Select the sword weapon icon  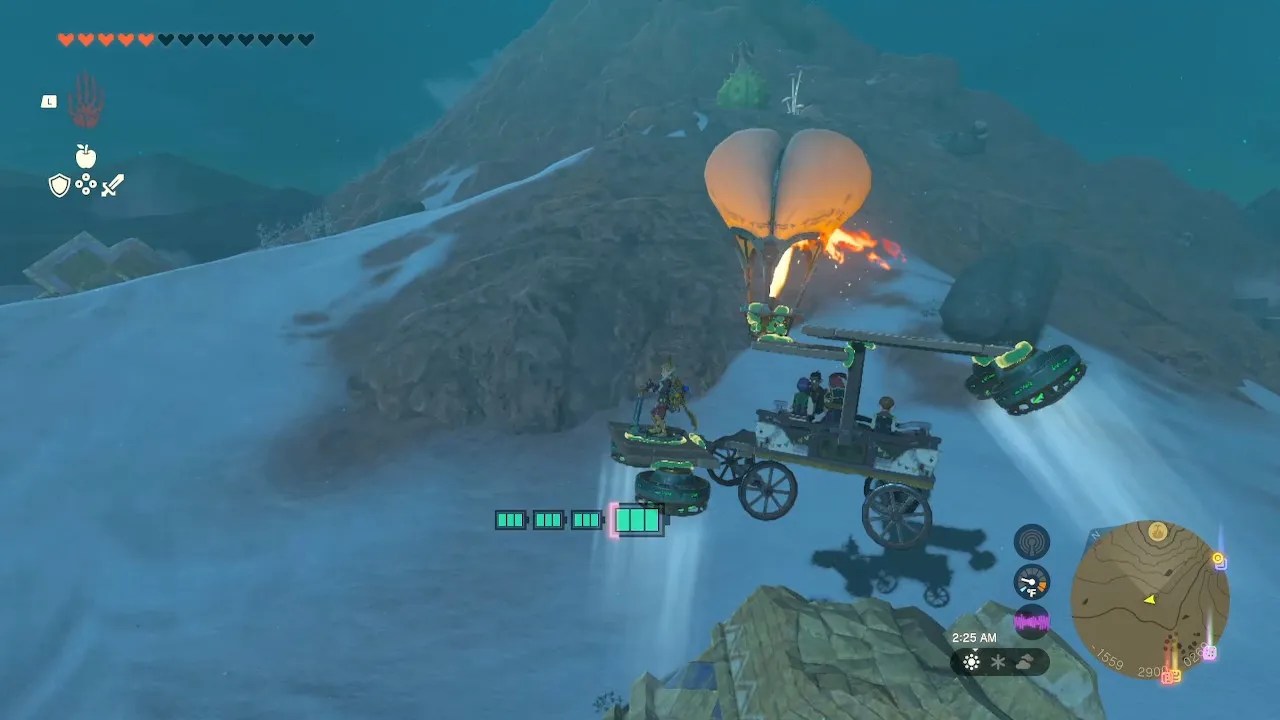tap(110, 184)
